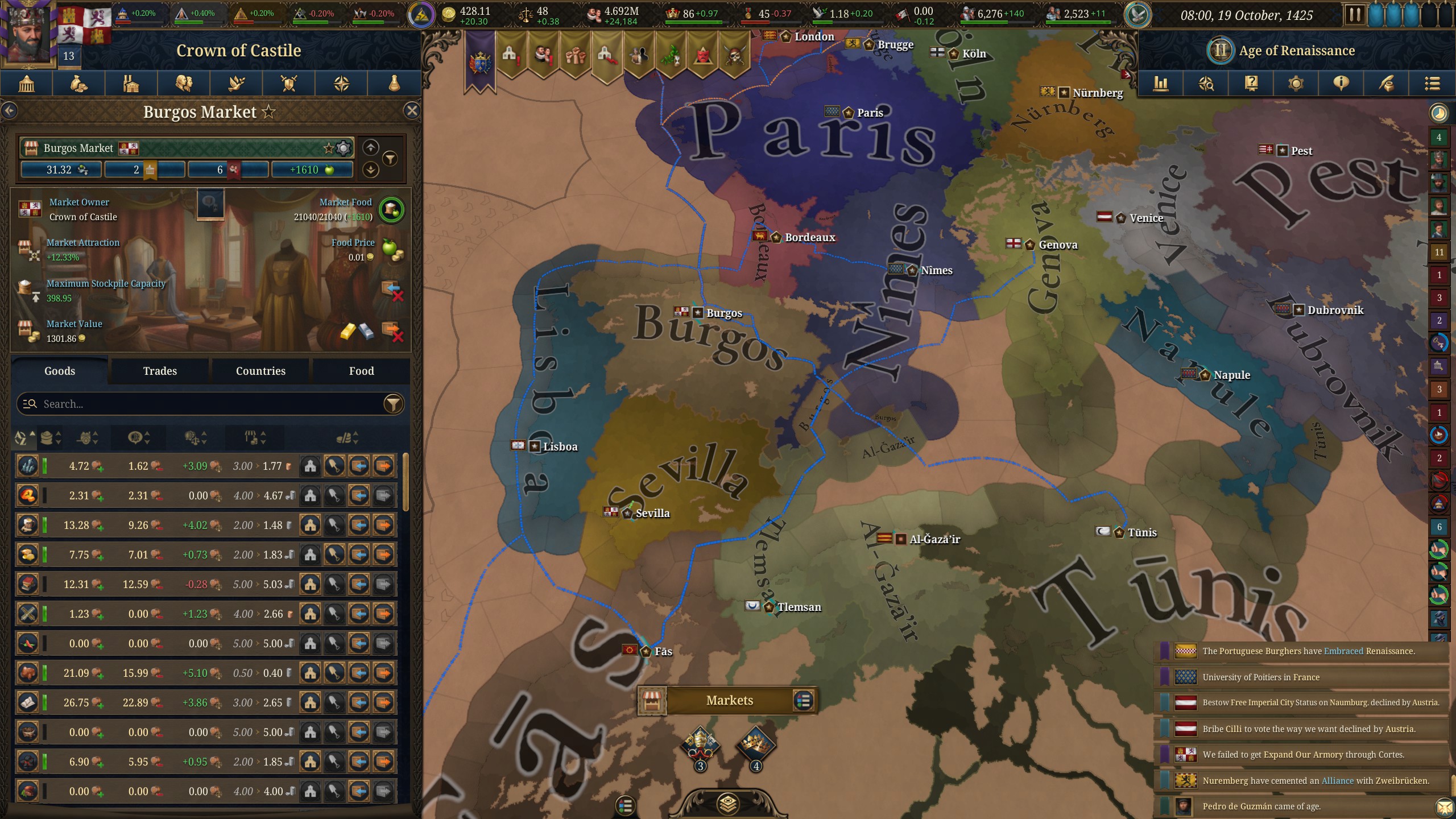Collapse the market header with the up chevron
The image size is (1456, 819).
370,148
